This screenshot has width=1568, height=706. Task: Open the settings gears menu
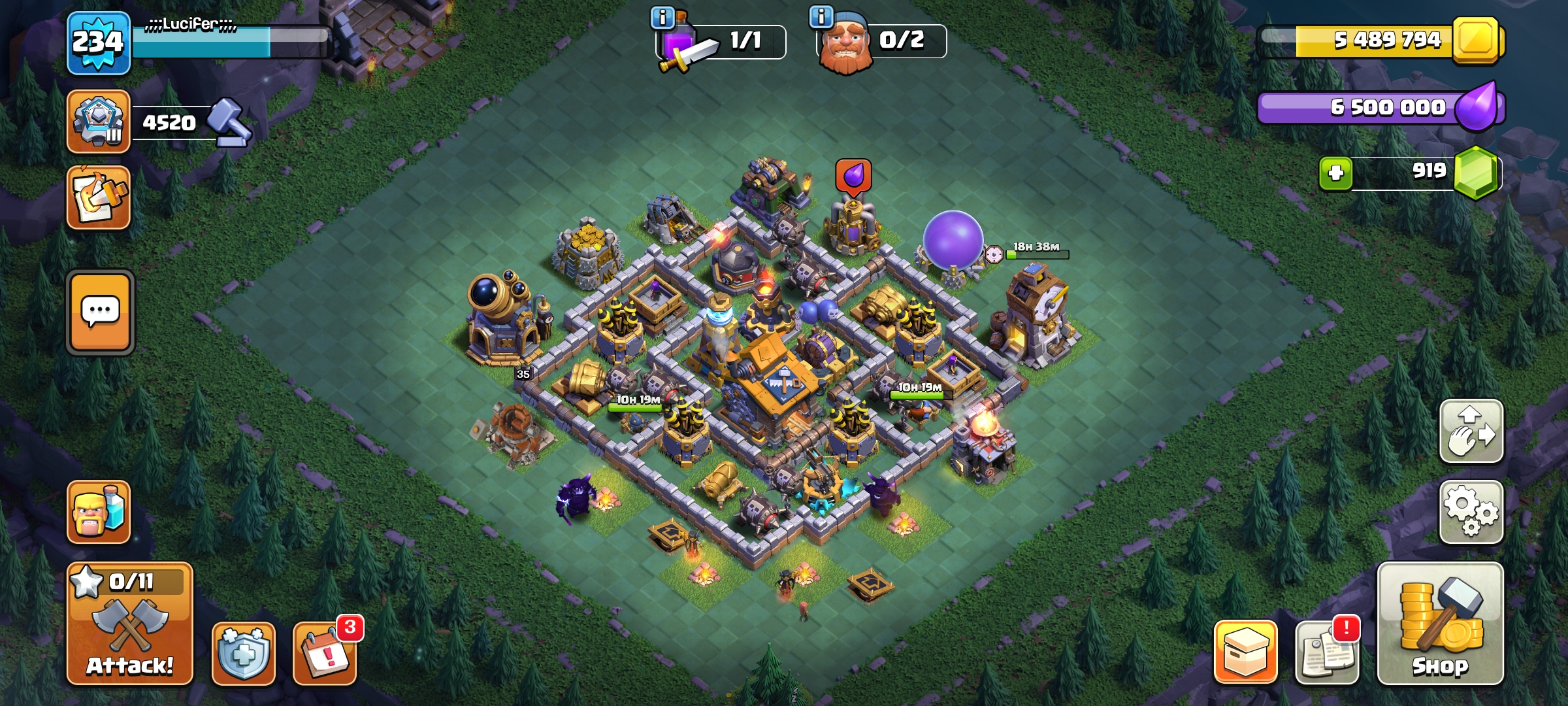1471,513
